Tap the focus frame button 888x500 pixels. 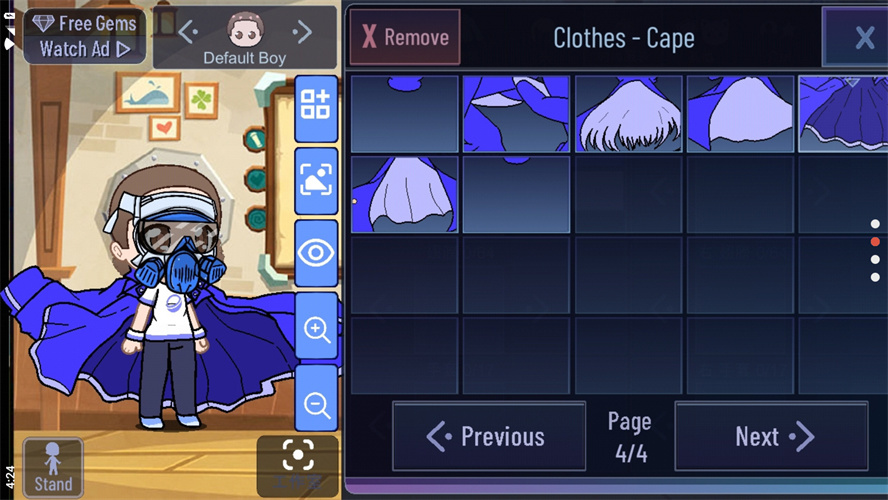[298, 458]
